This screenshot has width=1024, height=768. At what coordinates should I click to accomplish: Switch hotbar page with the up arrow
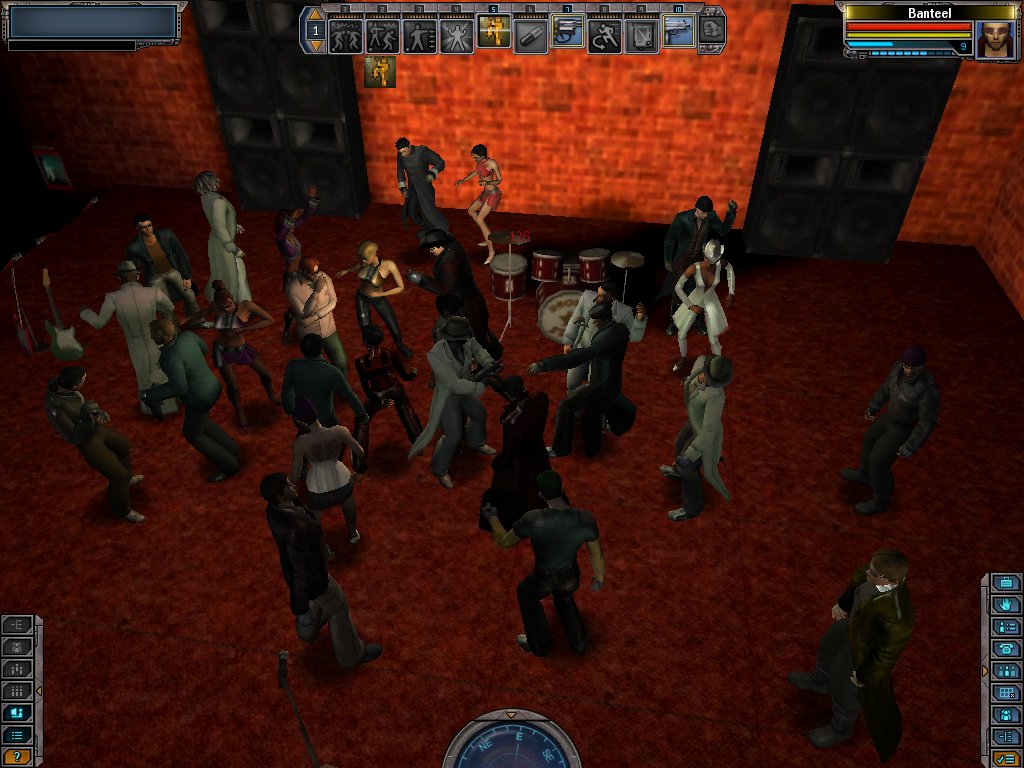pyautogui.click(x=316, y=17)
